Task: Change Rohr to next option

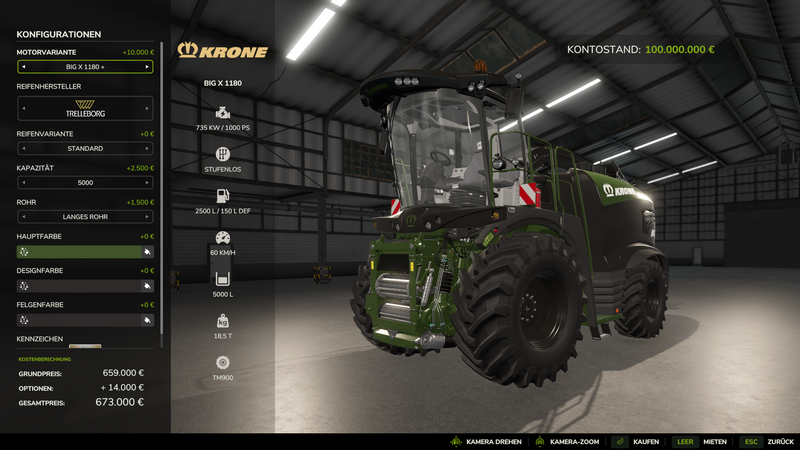Action: 147,217
